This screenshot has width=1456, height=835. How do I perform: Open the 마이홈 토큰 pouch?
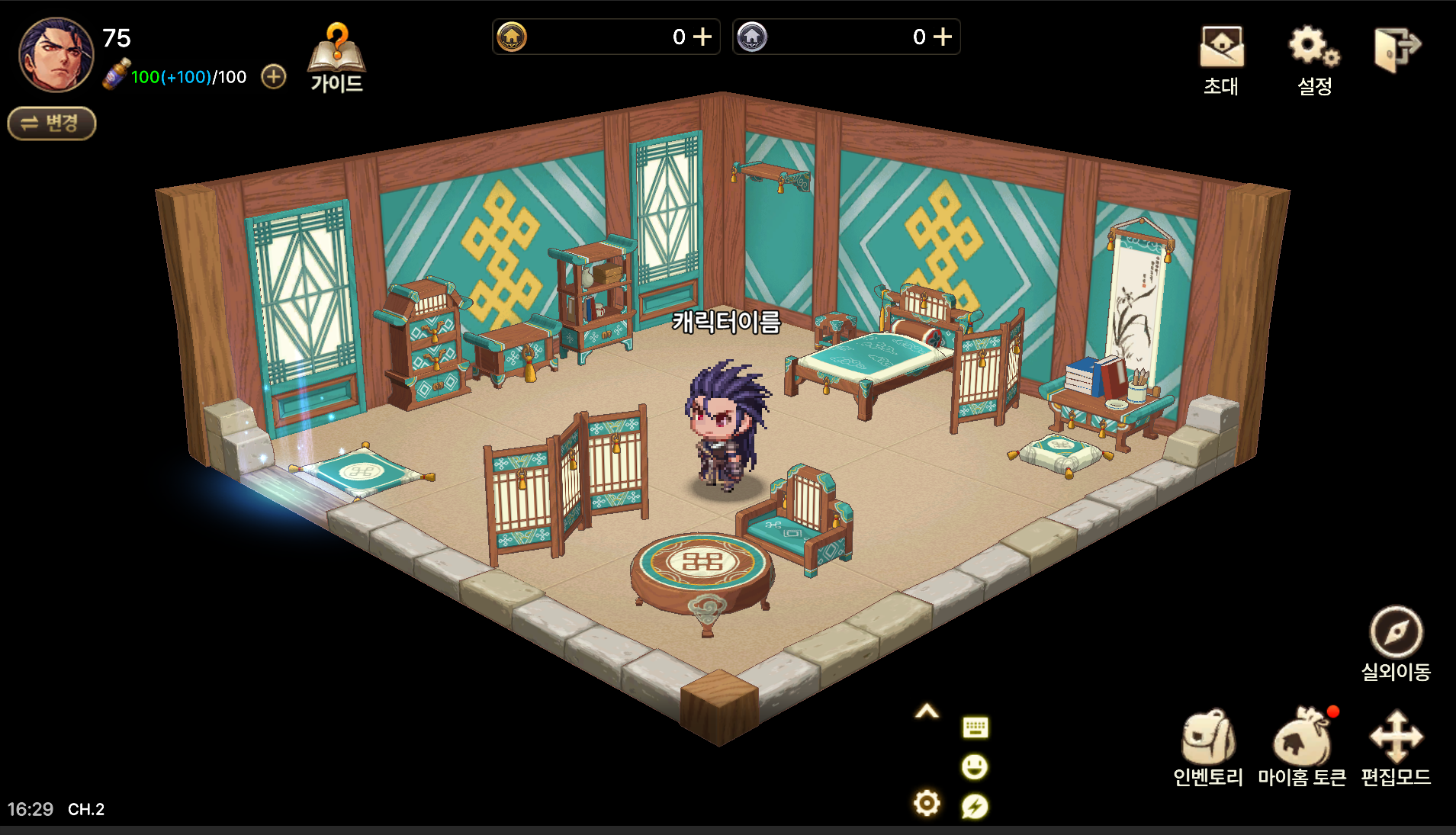1302,747
